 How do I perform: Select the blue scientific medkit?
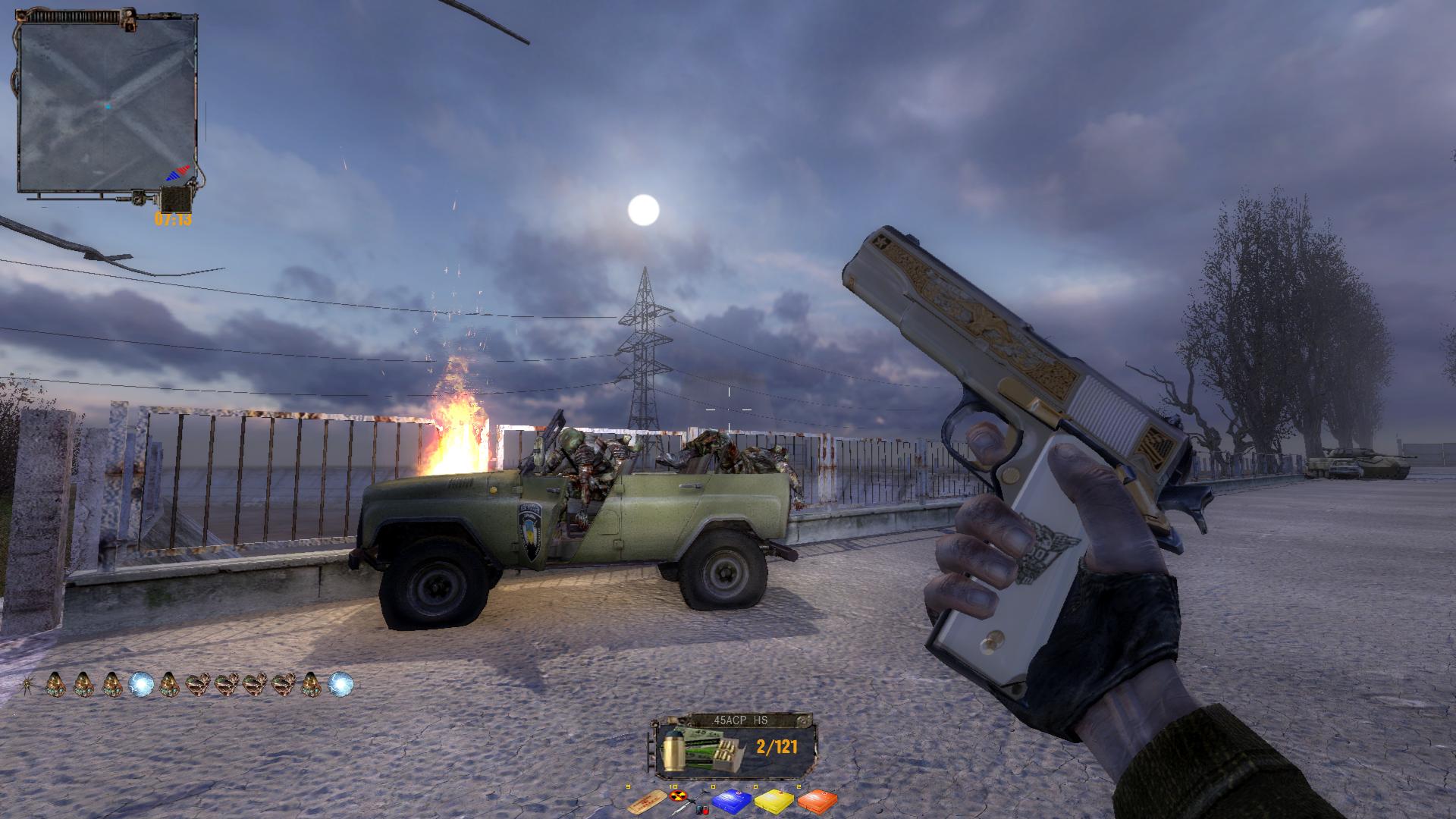coord(733,801)
